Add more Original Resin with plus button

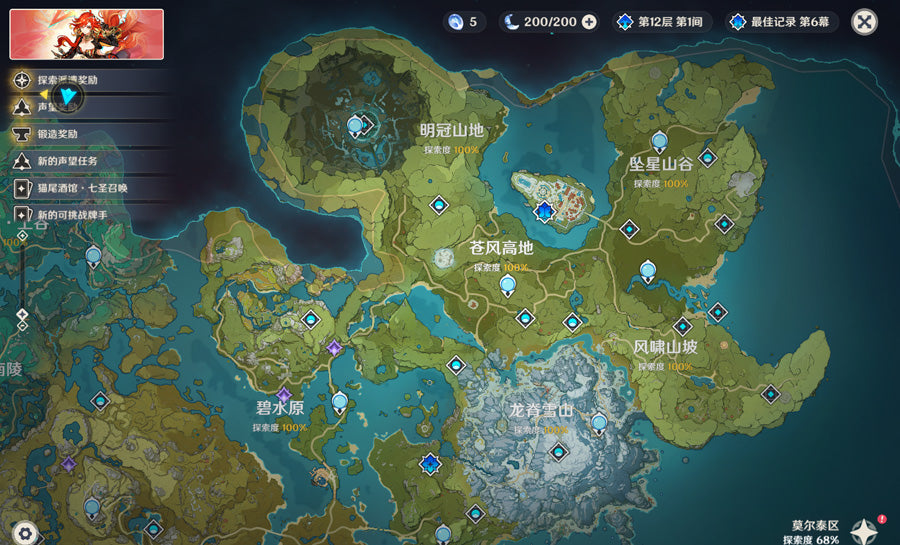coord(589,21)
